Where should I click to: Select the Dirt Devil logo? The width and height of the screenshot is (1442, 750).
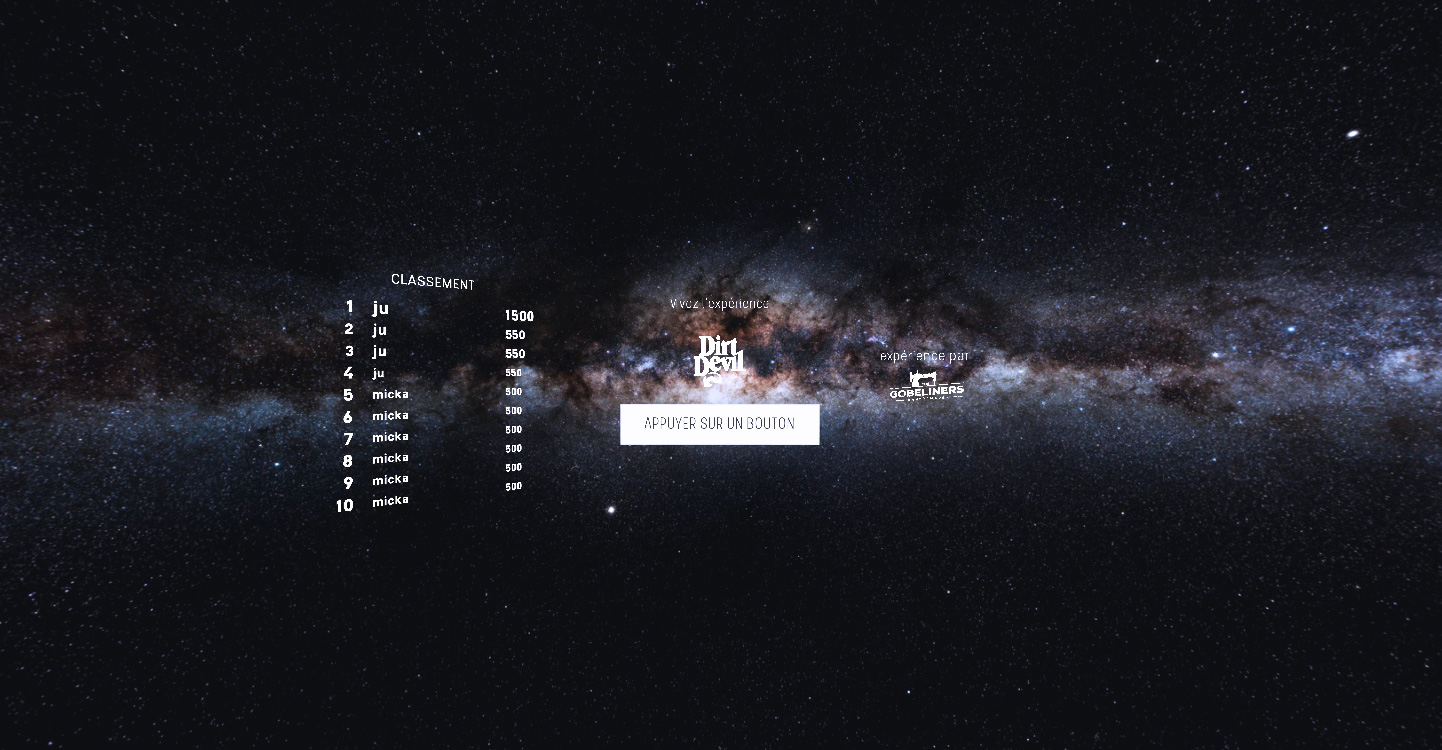pyautogui.click(x=719, y=360)
